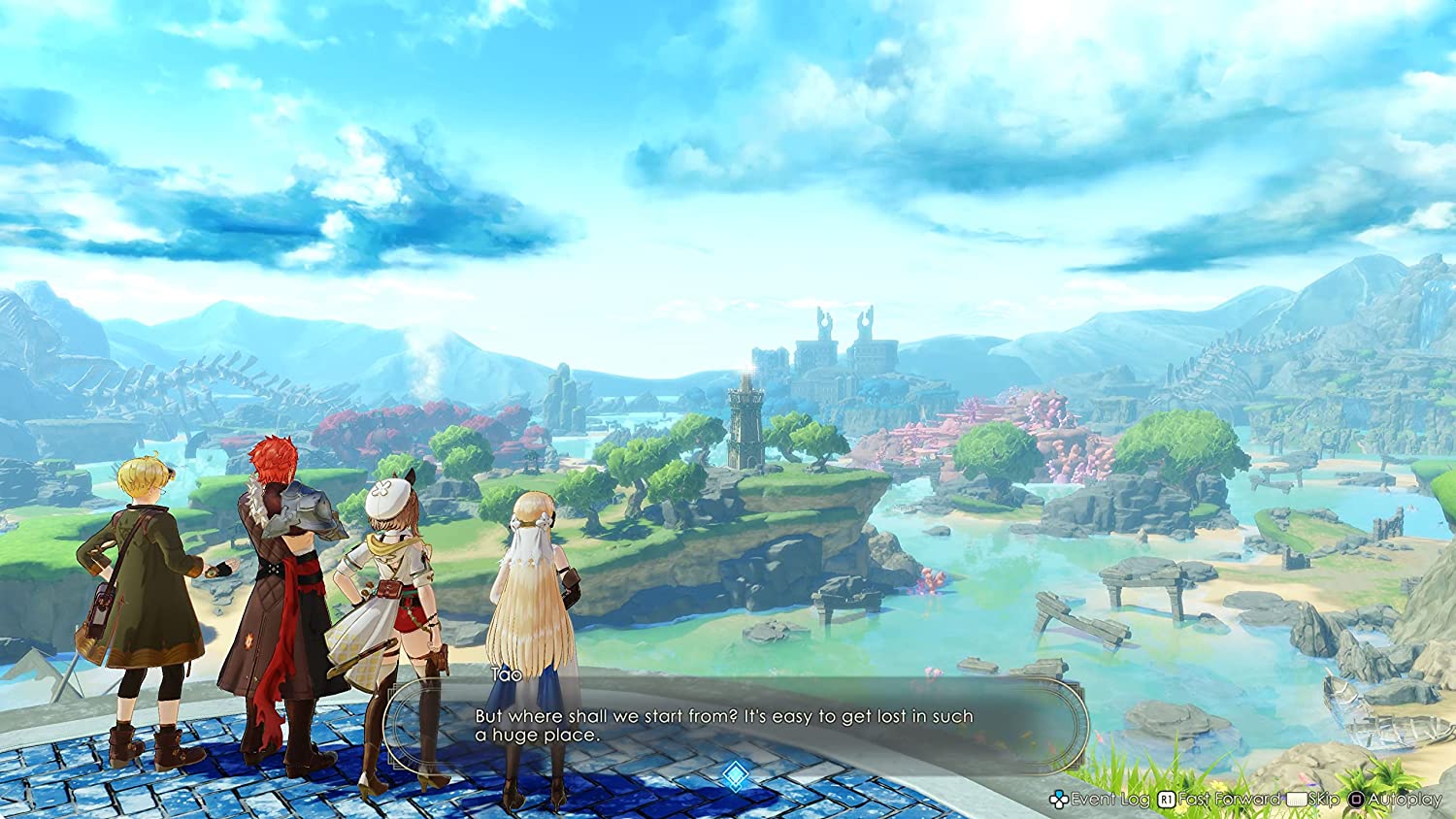Screen dimensions: 1456x819
Task: Click the R1 button icon for Fast Forward
Action: click(x=1165, y=802)
